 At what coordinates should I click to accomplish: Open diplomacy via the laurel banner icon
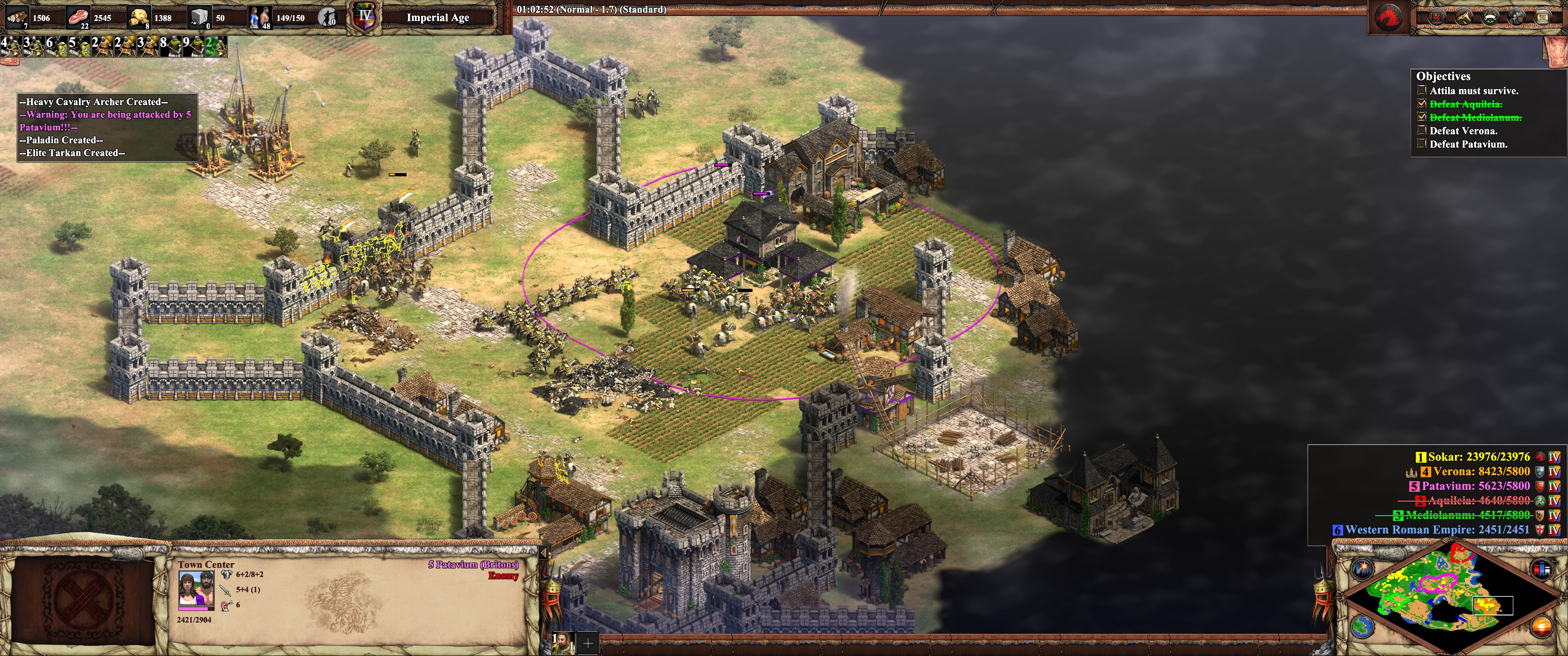click(x=1490, y=17)
